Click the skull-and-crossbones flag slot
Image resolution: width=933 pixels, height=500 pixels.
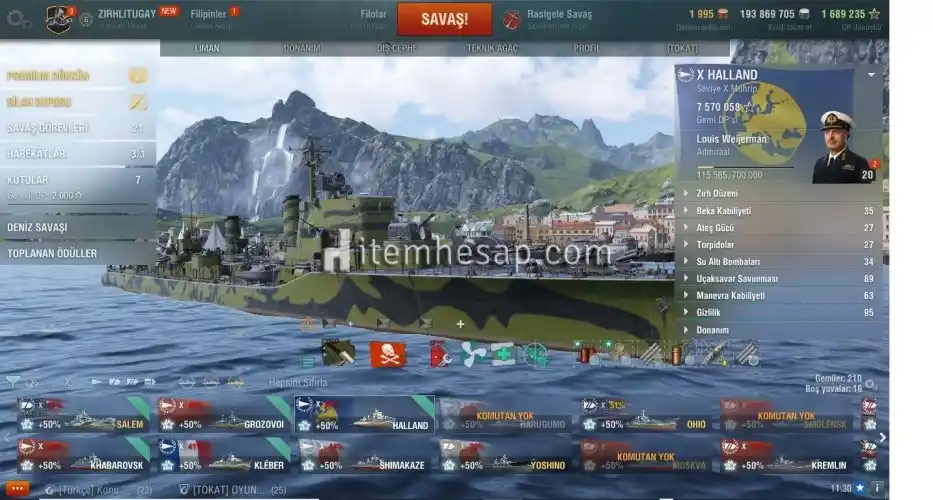coord(388,354)
